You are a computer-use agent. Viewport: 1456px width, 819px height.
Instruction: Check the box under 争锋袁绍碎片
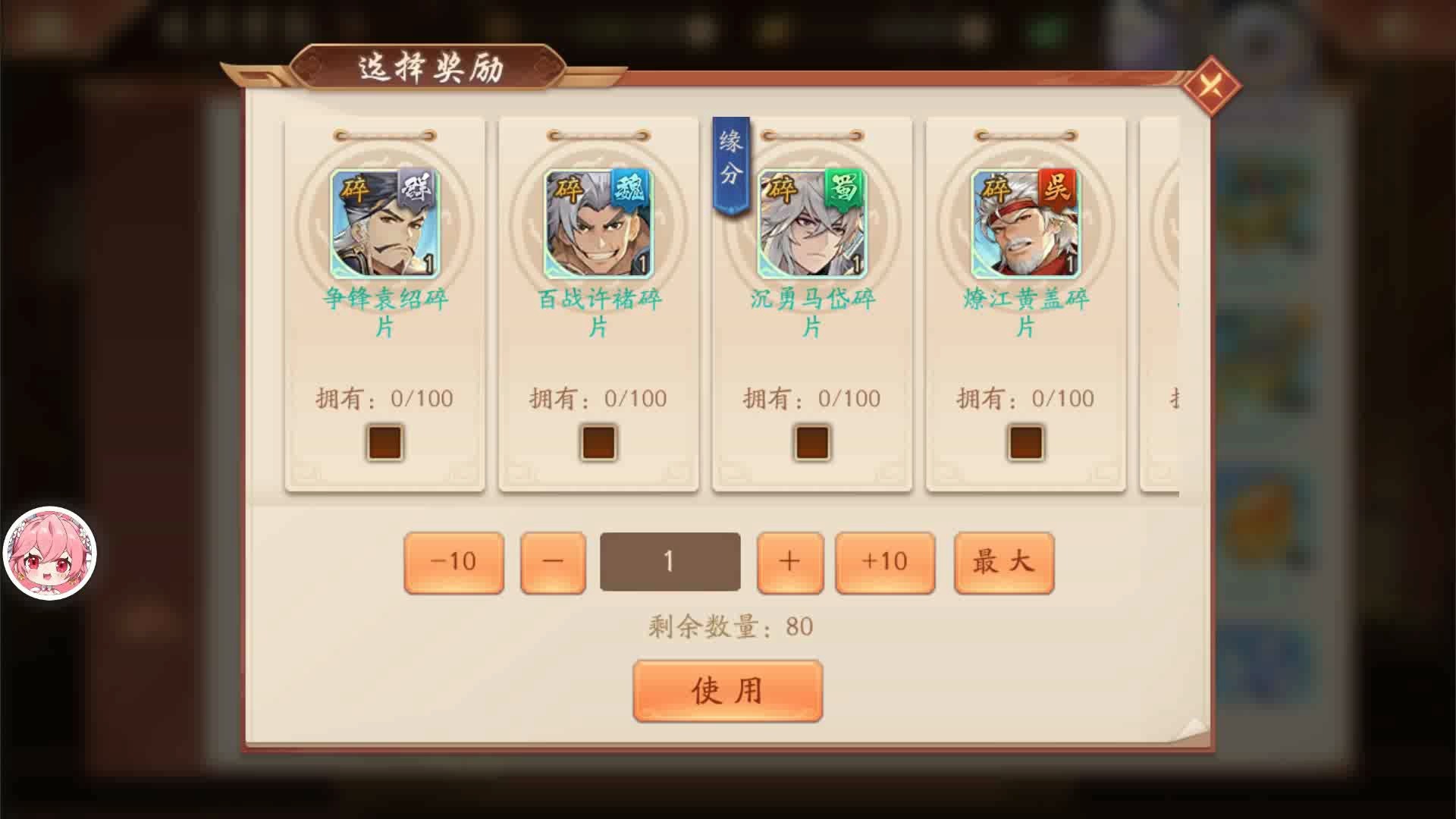pos(384,443)
